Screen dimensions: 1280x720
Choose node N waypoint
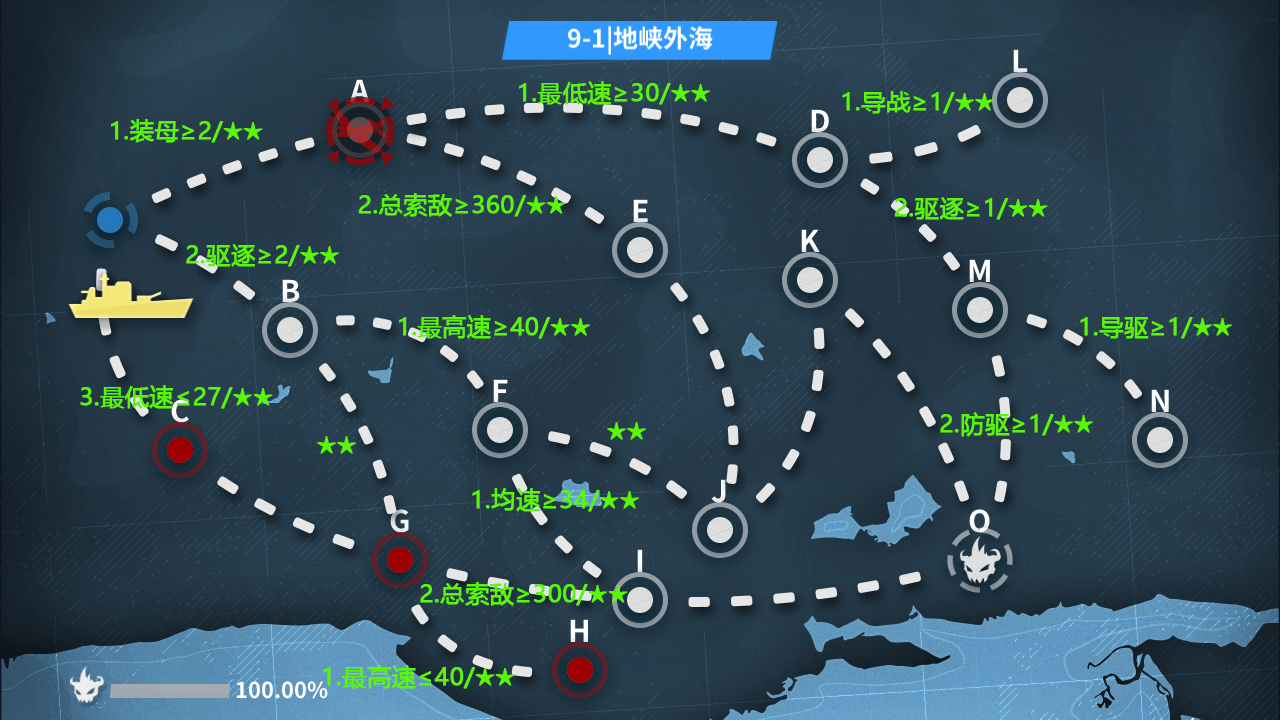(x=1160, y=440)
